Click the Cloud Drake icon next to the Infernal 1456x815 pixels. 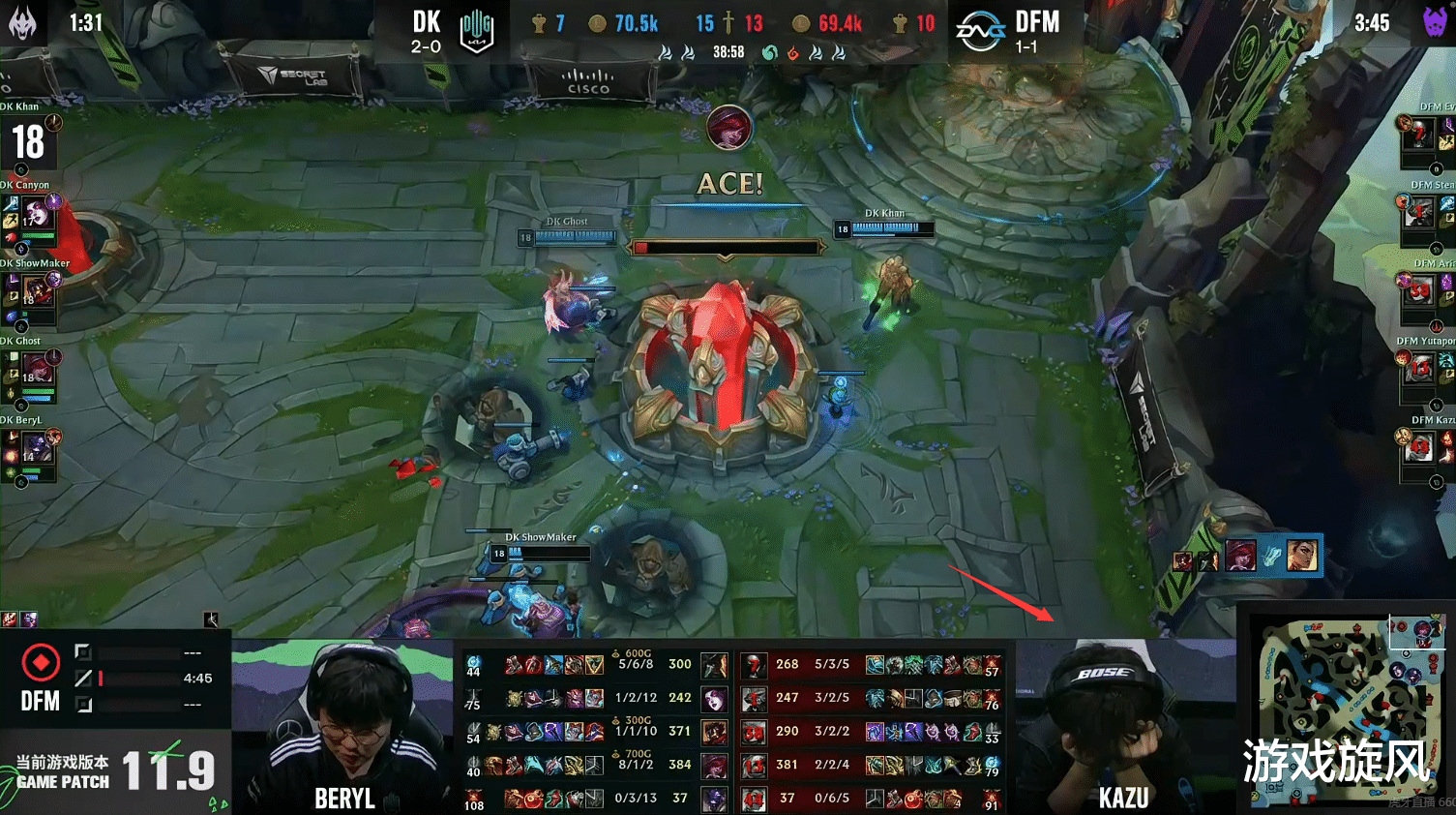point(815,52)
